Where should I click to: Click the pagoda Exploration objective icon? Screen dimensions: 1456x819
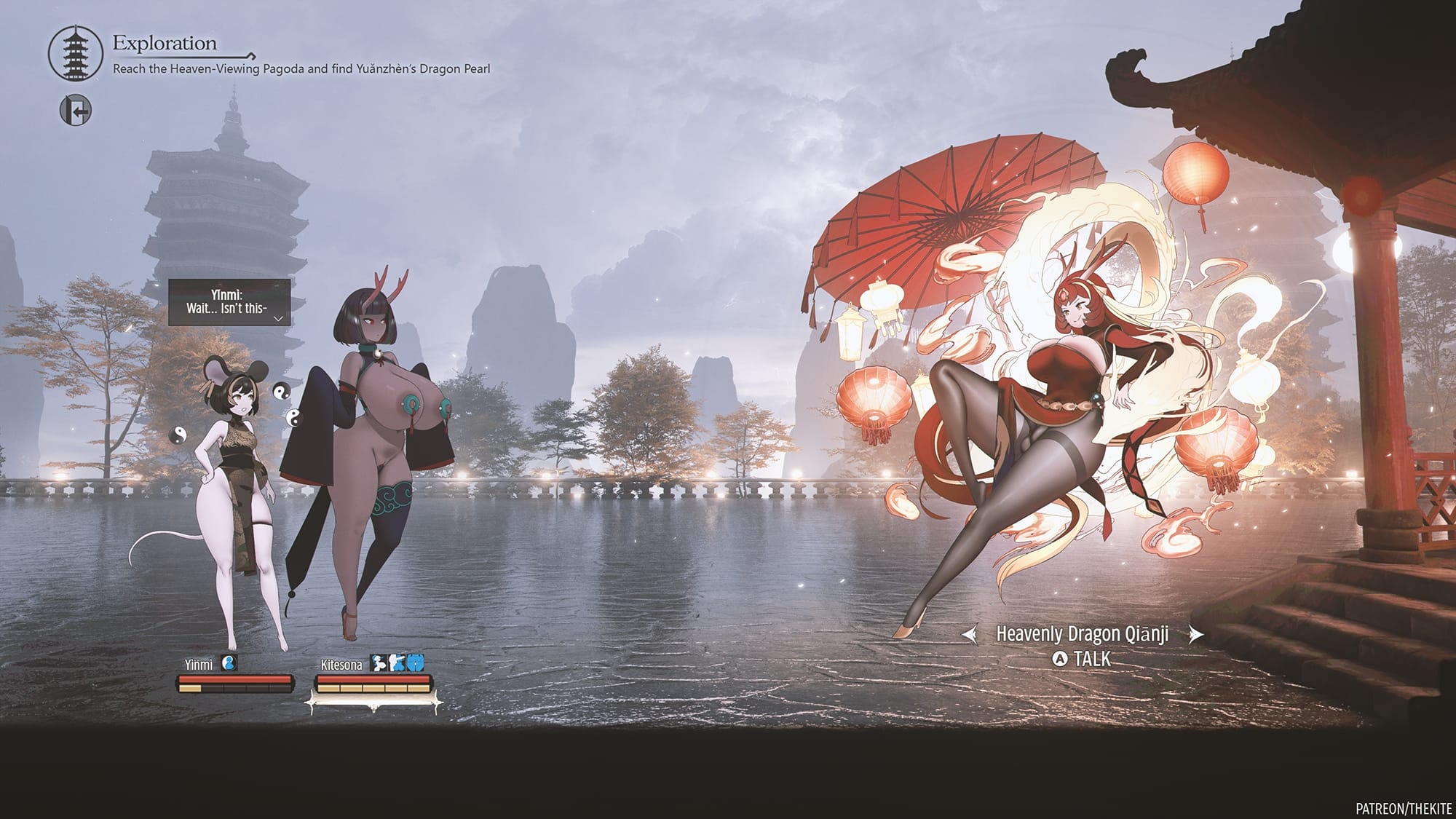click(x=76, y=54)
